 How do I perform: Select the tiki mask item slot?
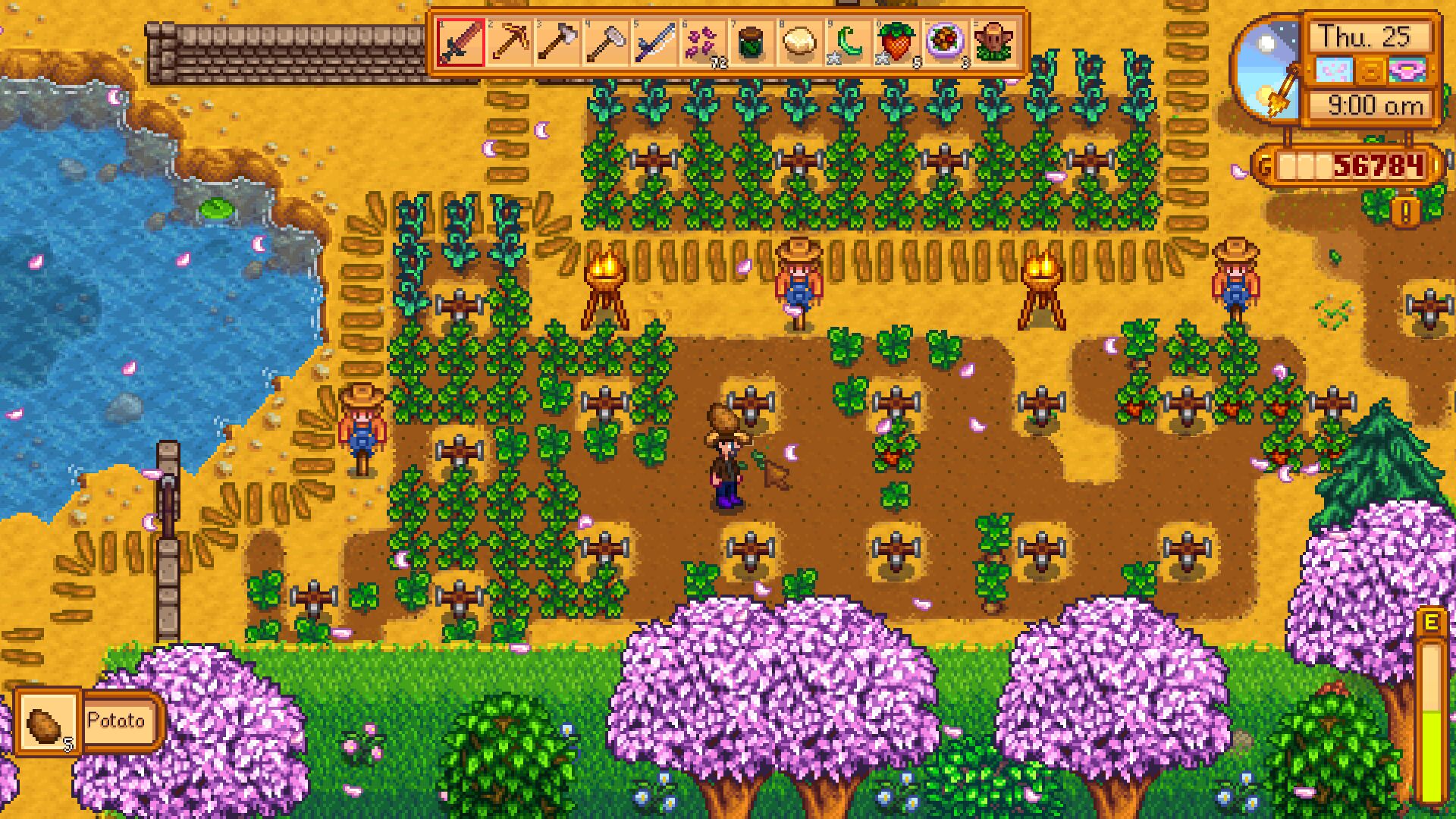pyautogui.click(x=994, y=42)
